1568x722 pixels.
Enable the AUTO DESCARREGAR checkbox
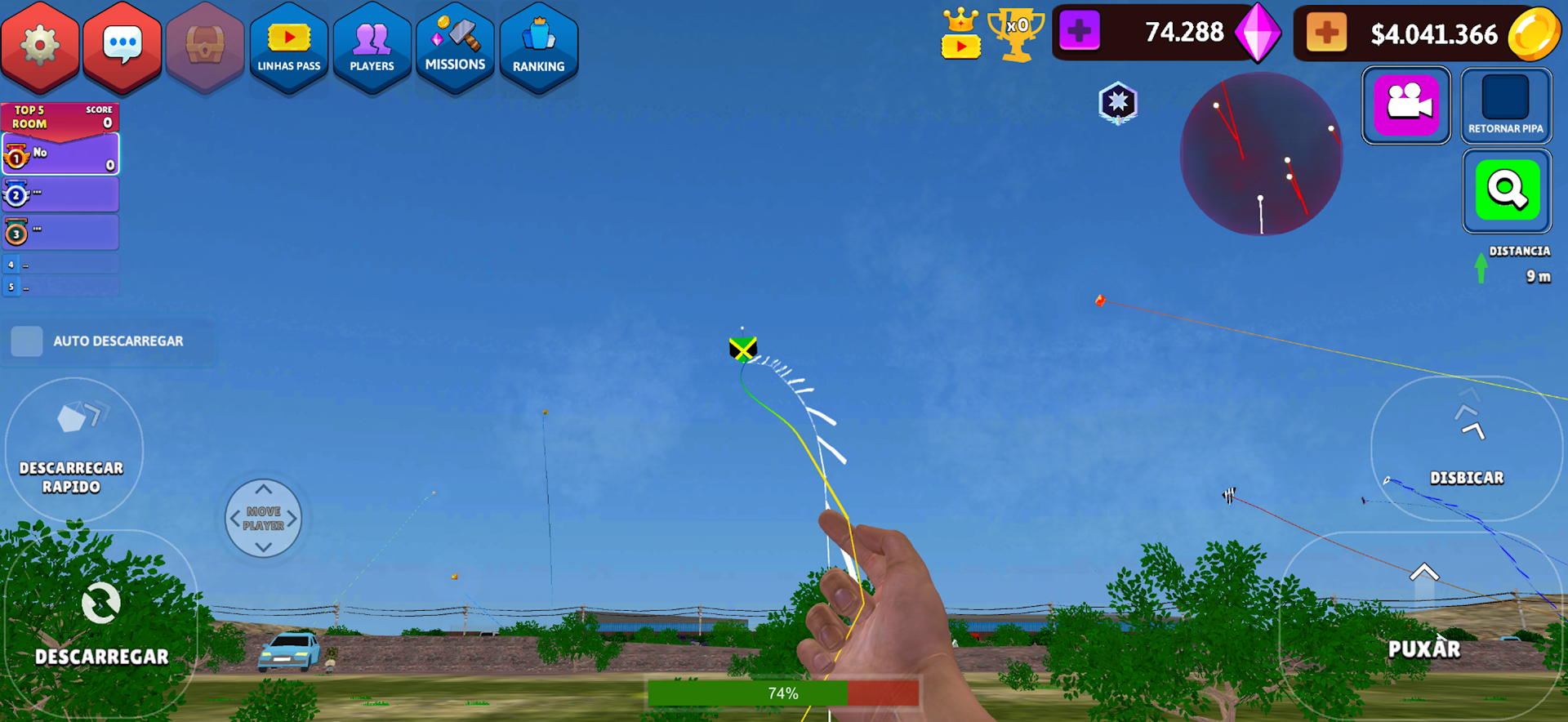[x=27, y=341]
